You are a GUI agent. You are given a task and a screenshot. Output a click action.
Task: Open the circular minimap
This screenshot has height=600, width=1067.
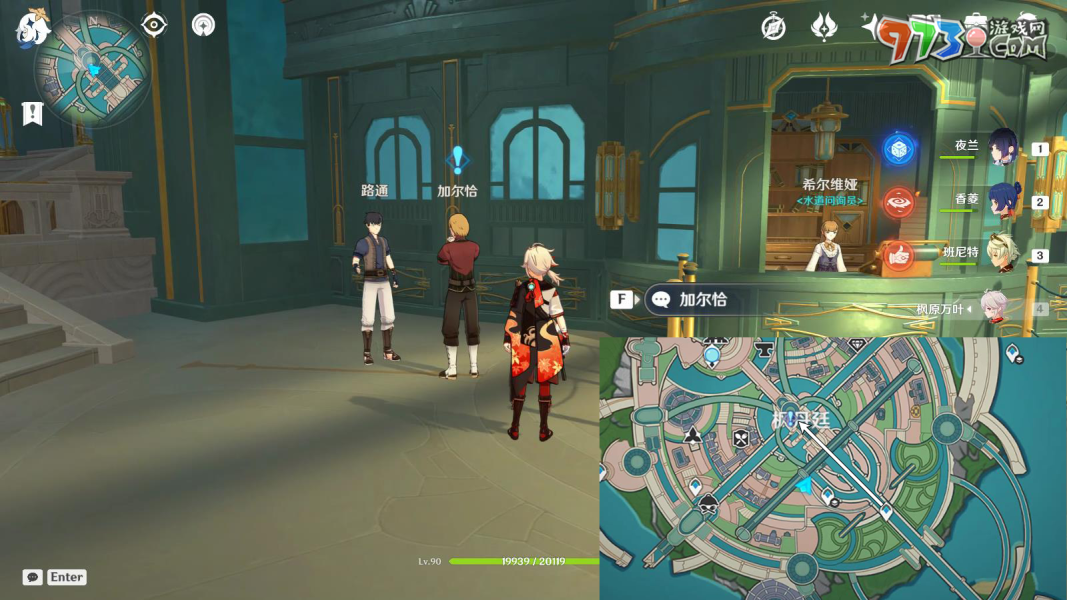pos(92,70)
